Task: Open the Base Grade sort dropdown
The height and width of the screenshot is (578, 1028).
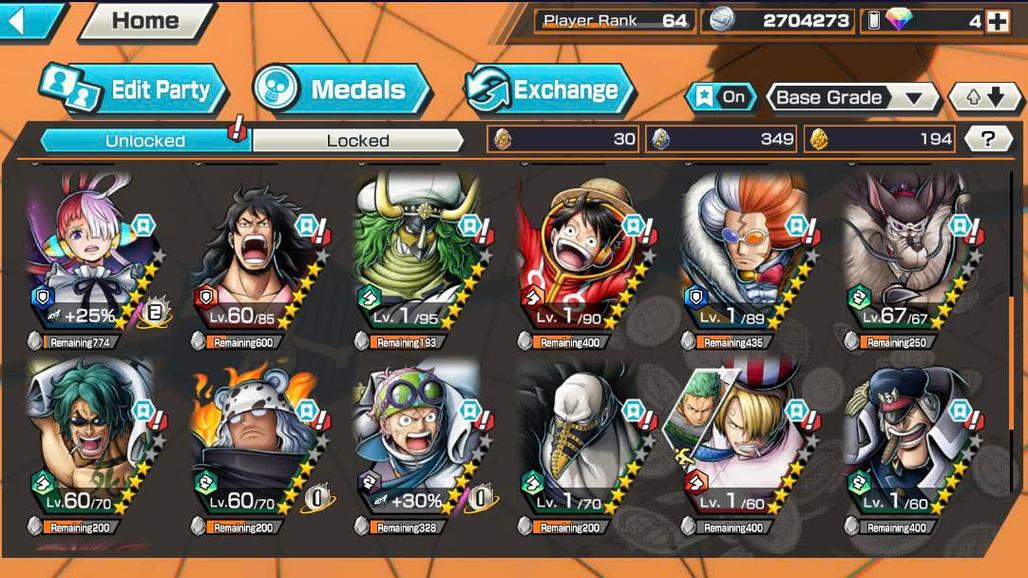Action: 850,98
